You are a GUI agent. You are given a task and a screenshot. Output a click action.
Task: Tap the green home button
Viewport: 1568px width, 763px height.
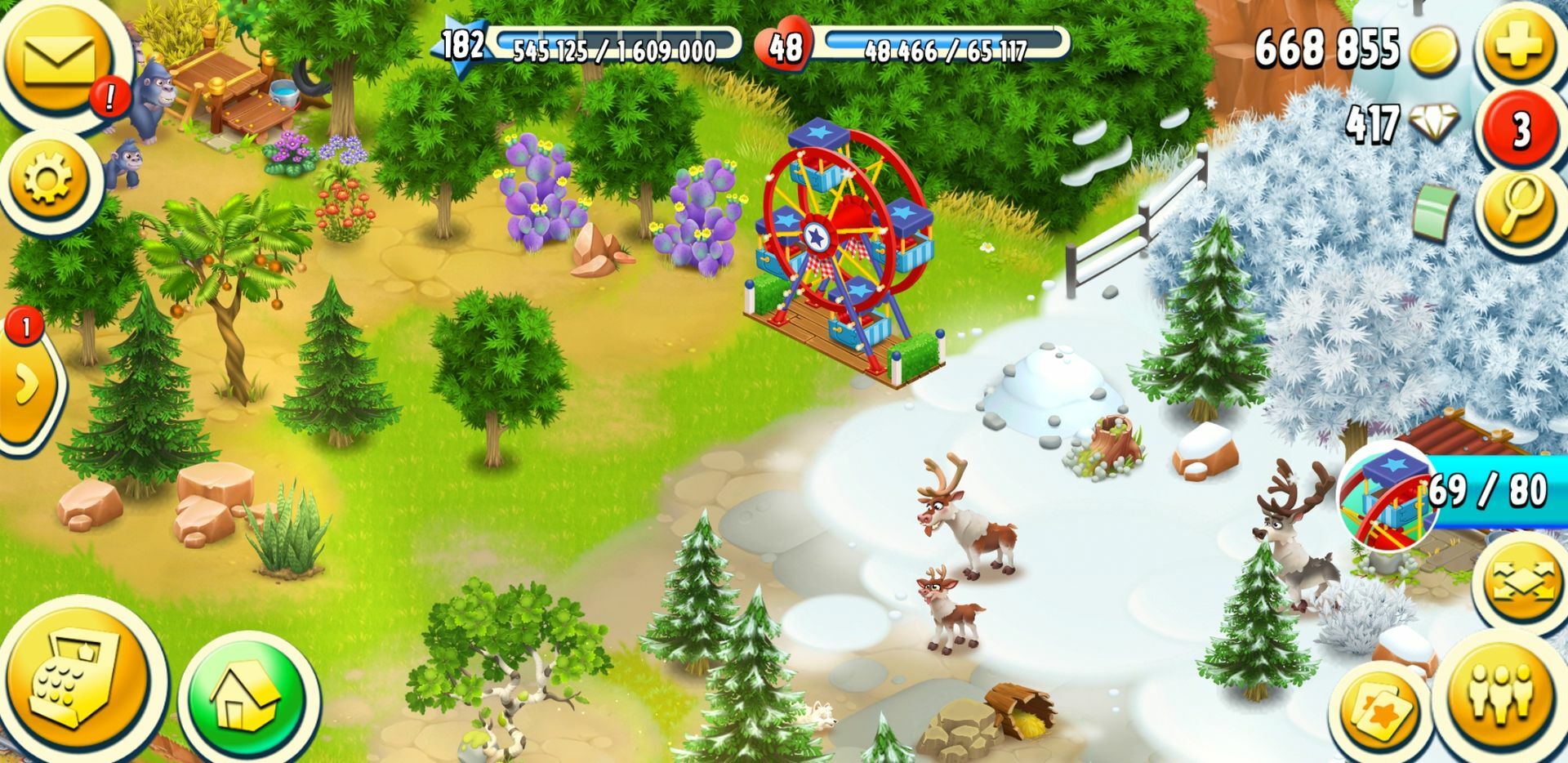pyautogui.click(x=246, y=698)
